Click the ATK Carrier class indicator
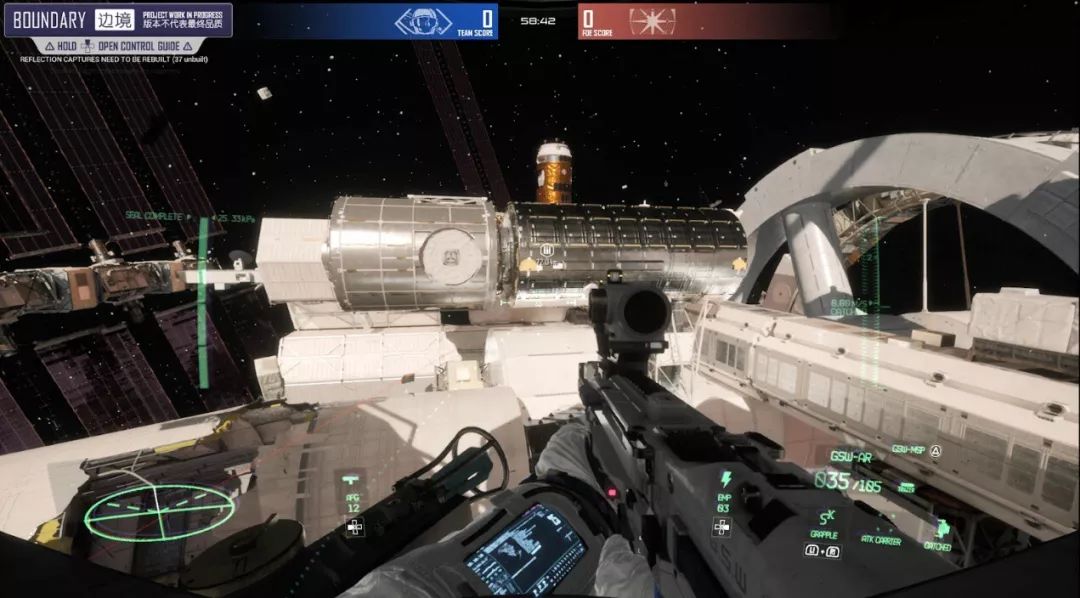Screen dimensions: 1080x598 pyautogui.click(x=880, y=541)
